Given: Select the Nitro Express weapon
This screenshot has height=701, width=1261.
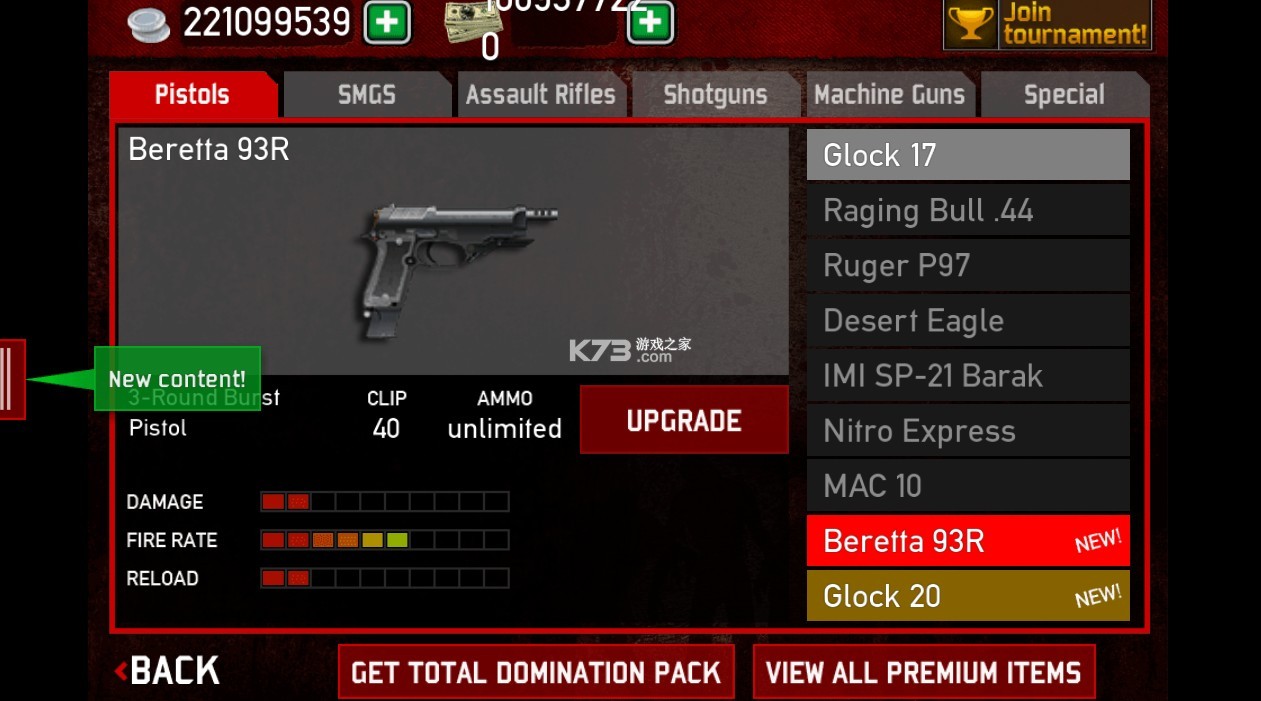Looking at the screenshot, I should [968, 431].
